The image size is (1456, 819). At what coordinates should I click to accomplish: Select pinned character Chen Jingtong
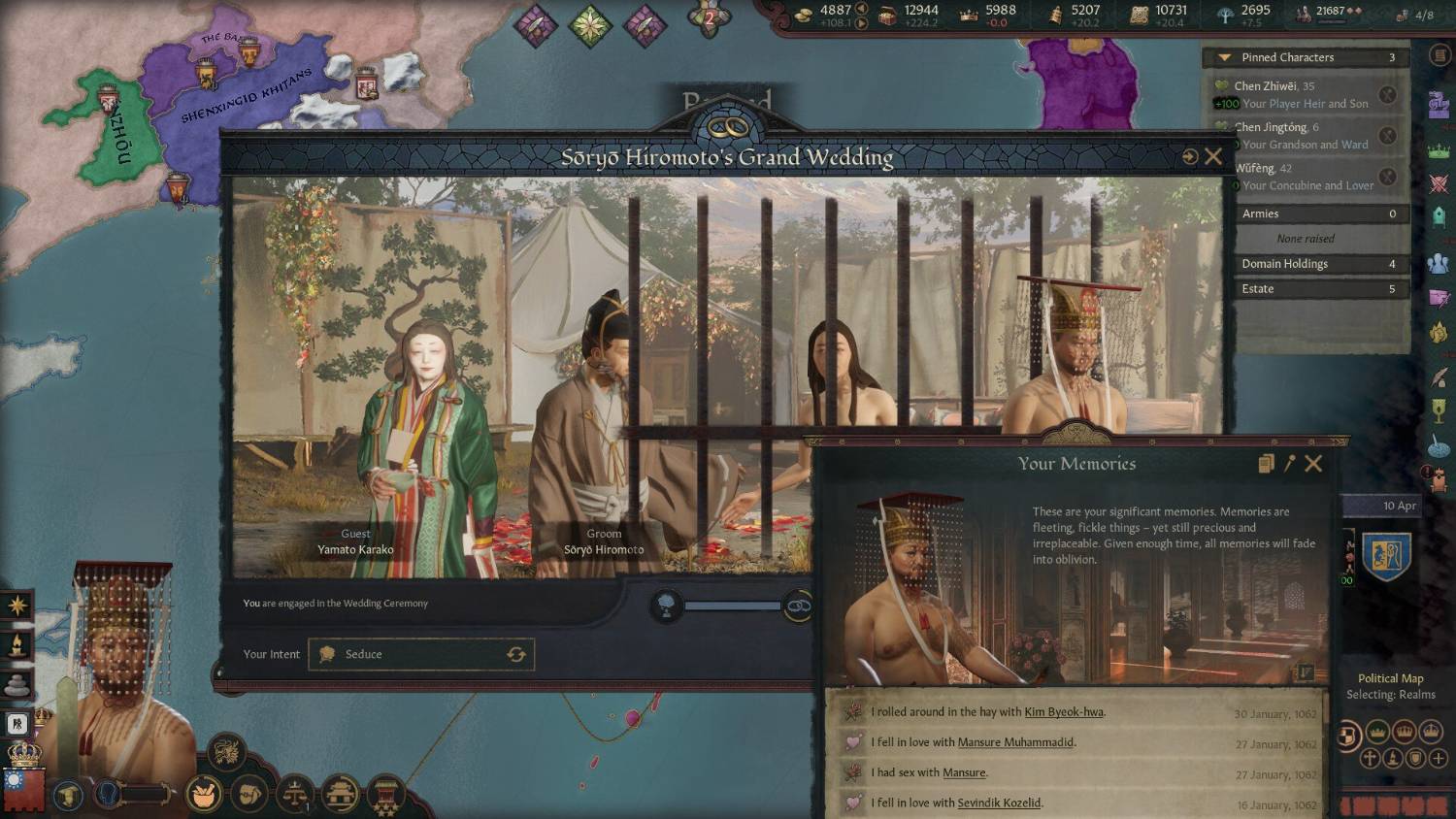click(1271, 127)
